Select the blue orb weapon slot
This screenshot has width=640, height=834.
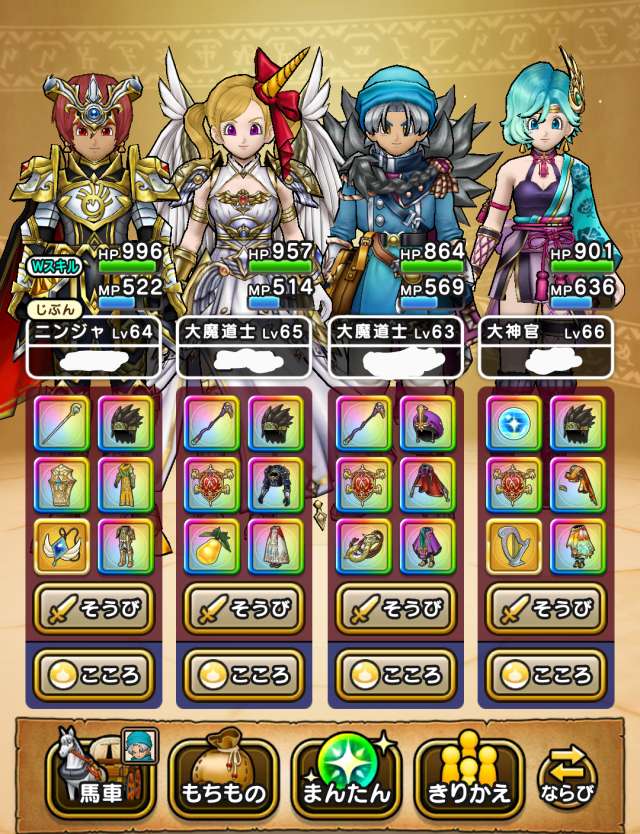(x=514, y=423)
